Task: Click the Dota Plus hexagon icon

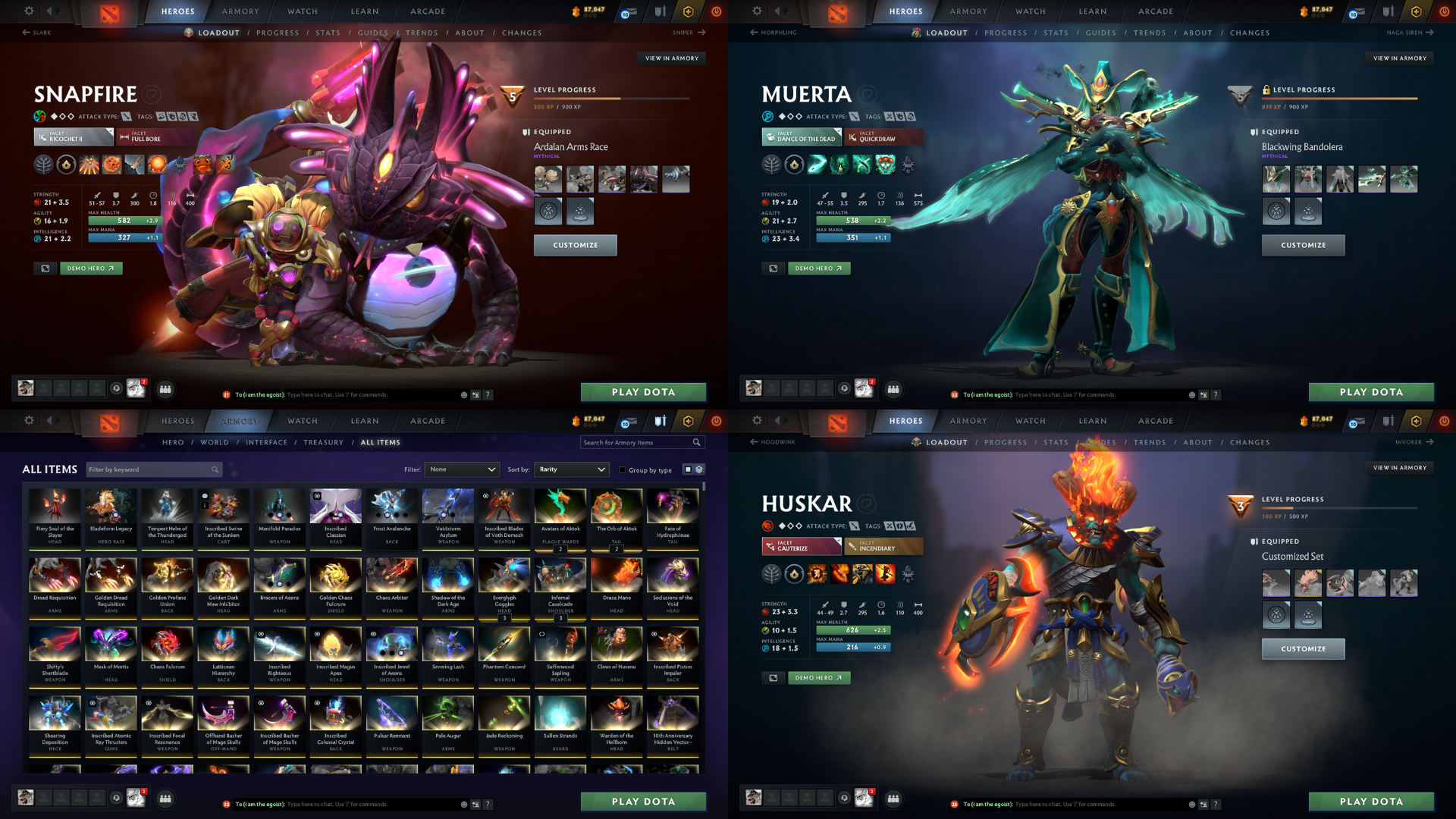Action: [x=688, y=11]
